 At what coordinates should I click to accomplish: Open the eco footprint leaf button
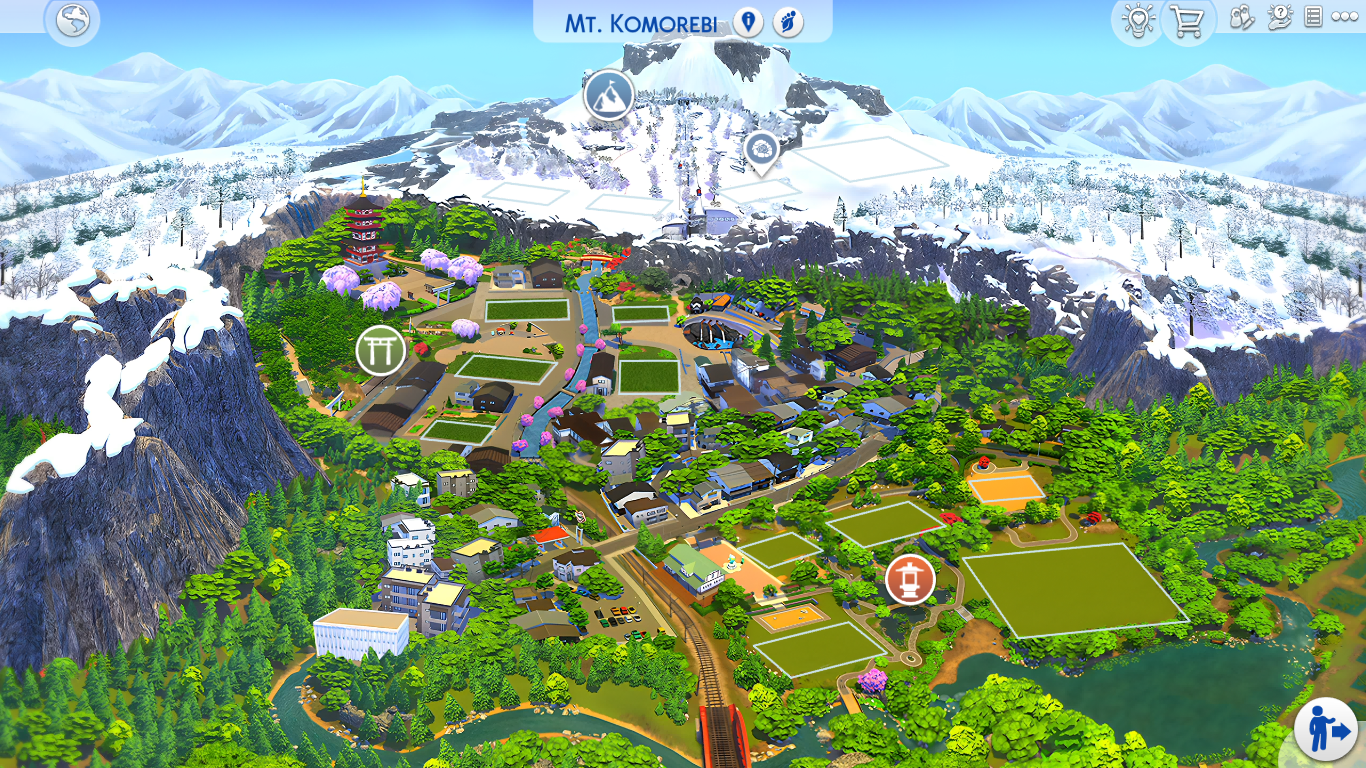coord(789,22)
